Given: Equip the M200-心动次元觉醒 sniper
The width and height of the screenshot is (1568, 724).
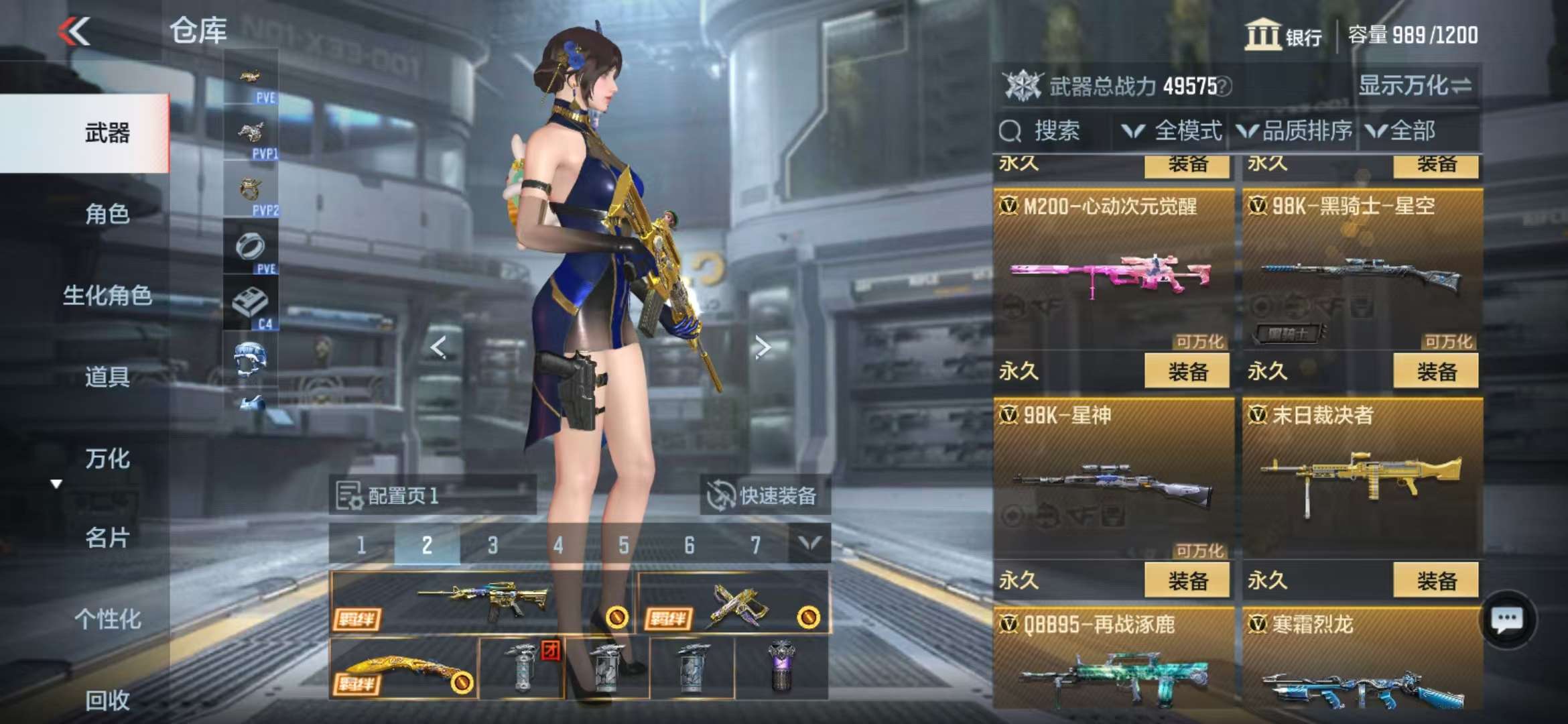Looking at the screenshot, I should pyautogui.click(x=1187, y=372).
